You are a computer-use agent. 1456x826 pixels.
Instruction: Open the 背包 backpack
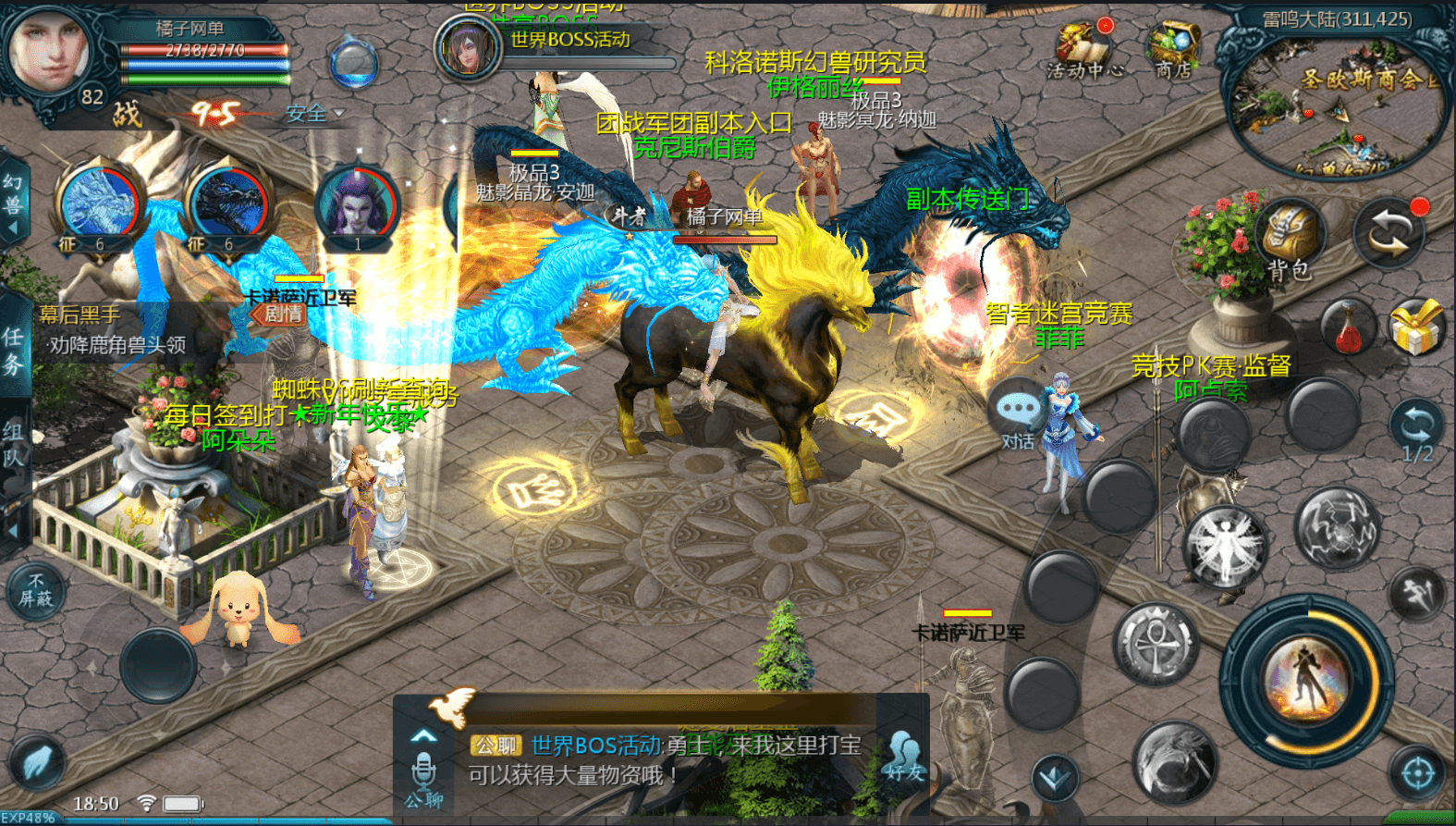(x=1291, y=240)
